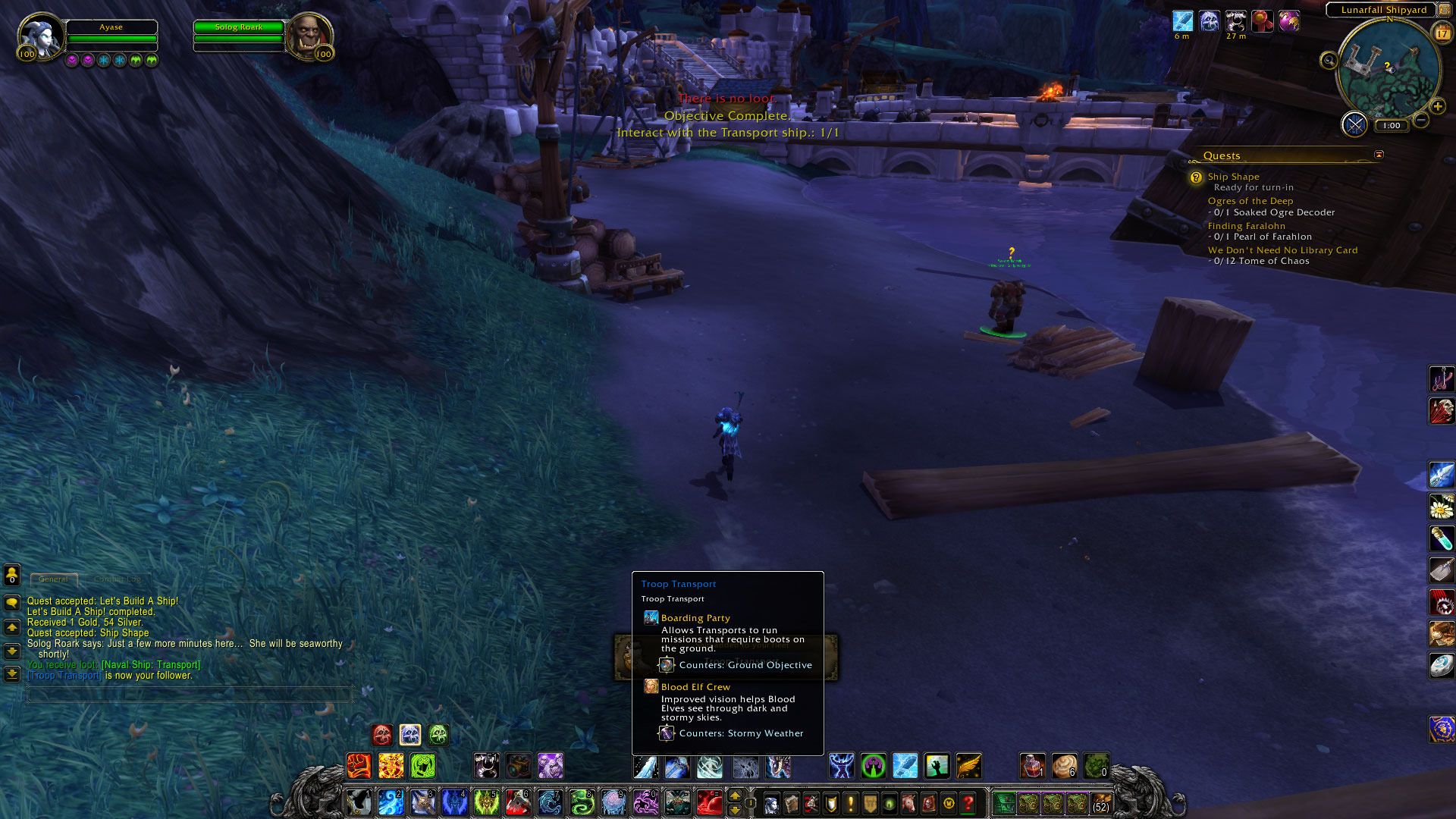Click the Naval Ship: Transport loot link
This screenshot has width=1456, height=819.
click(151, 665)
